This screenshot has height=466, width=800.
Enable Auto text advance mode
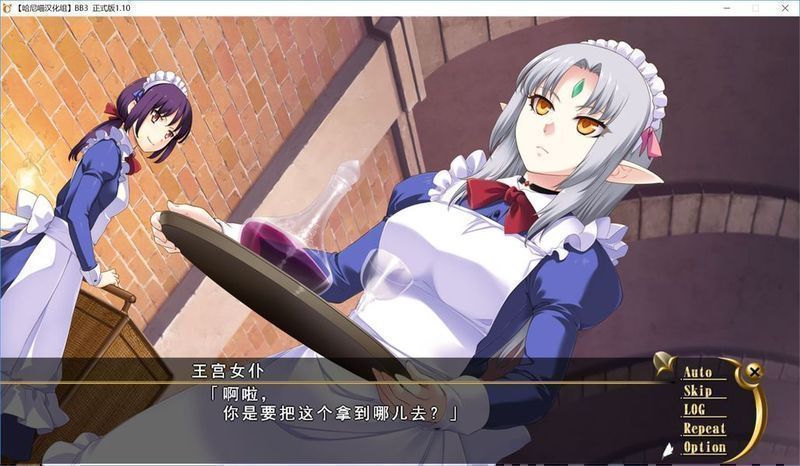[x=698, y=373]
